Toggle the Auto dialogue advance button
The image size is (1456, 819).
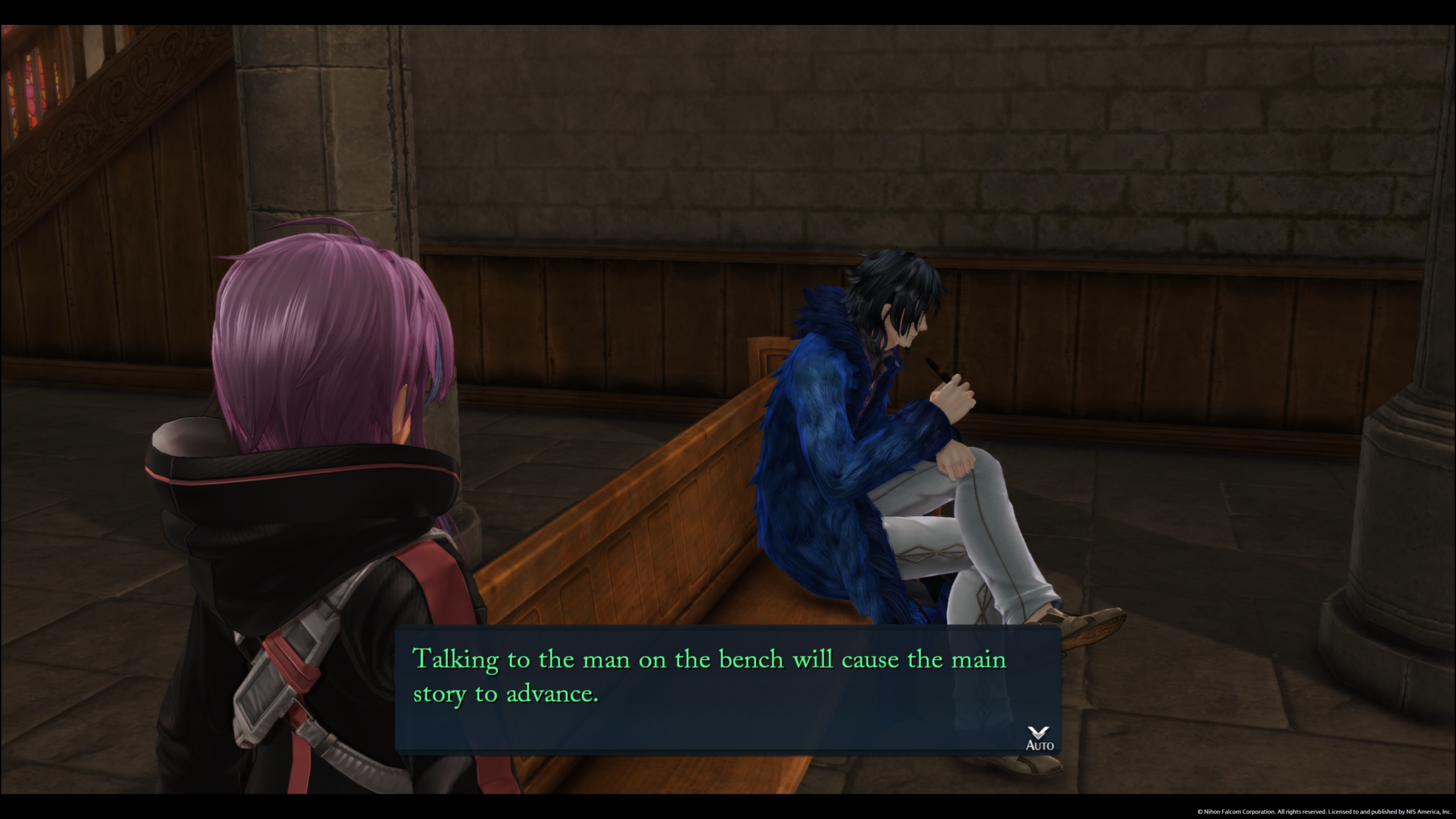point(1039,739)
